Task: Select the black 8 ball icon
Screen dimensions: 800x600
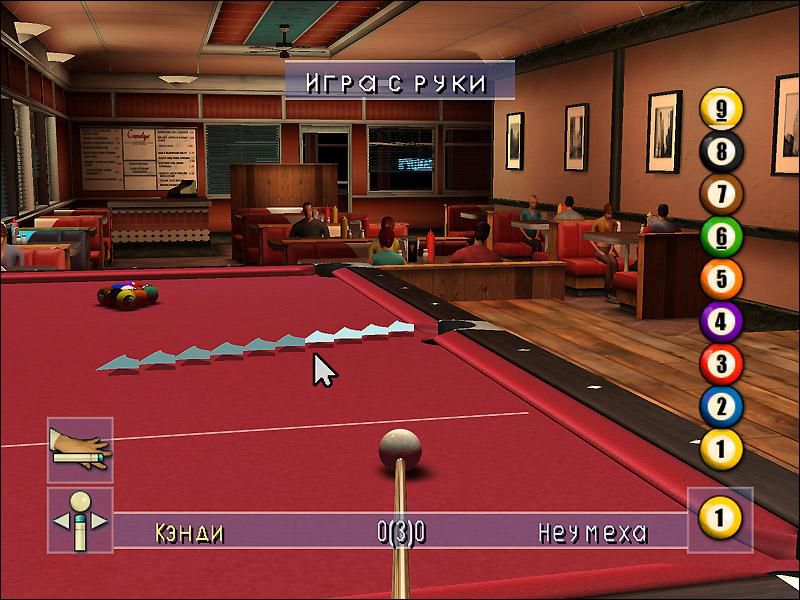Action: pos(720,151)
